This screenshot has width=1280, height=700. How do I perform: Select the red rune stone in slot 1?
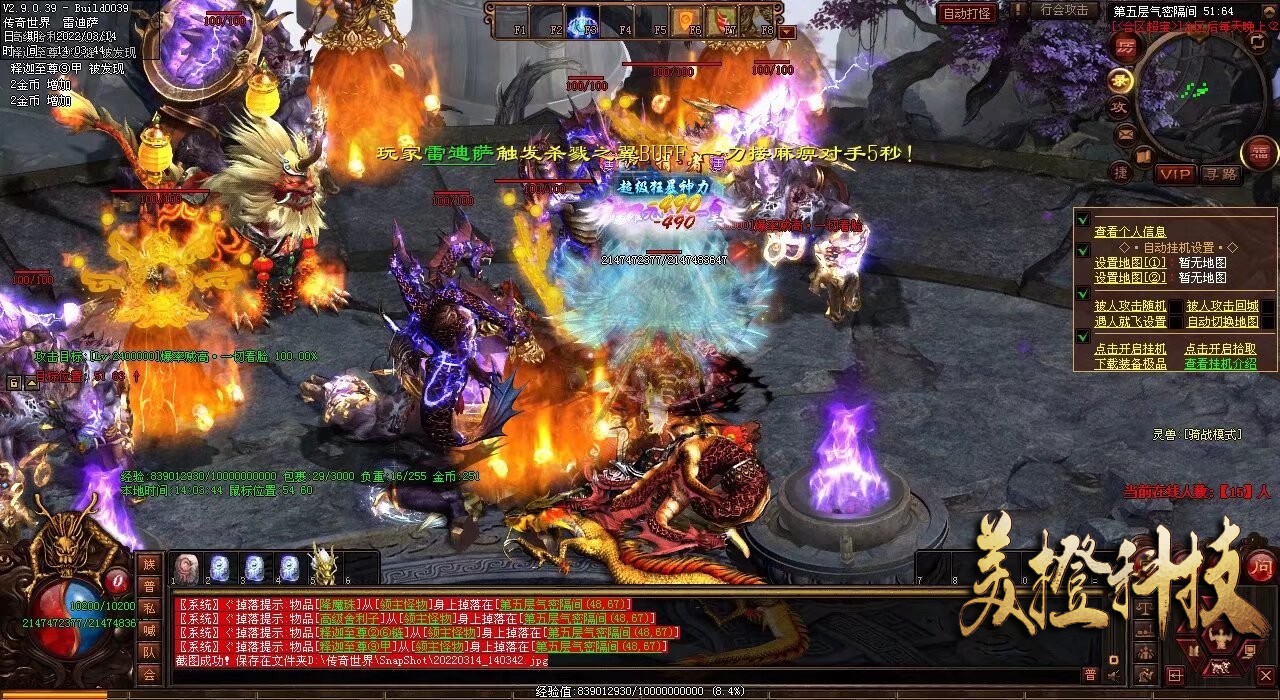[x=185, y=568]
